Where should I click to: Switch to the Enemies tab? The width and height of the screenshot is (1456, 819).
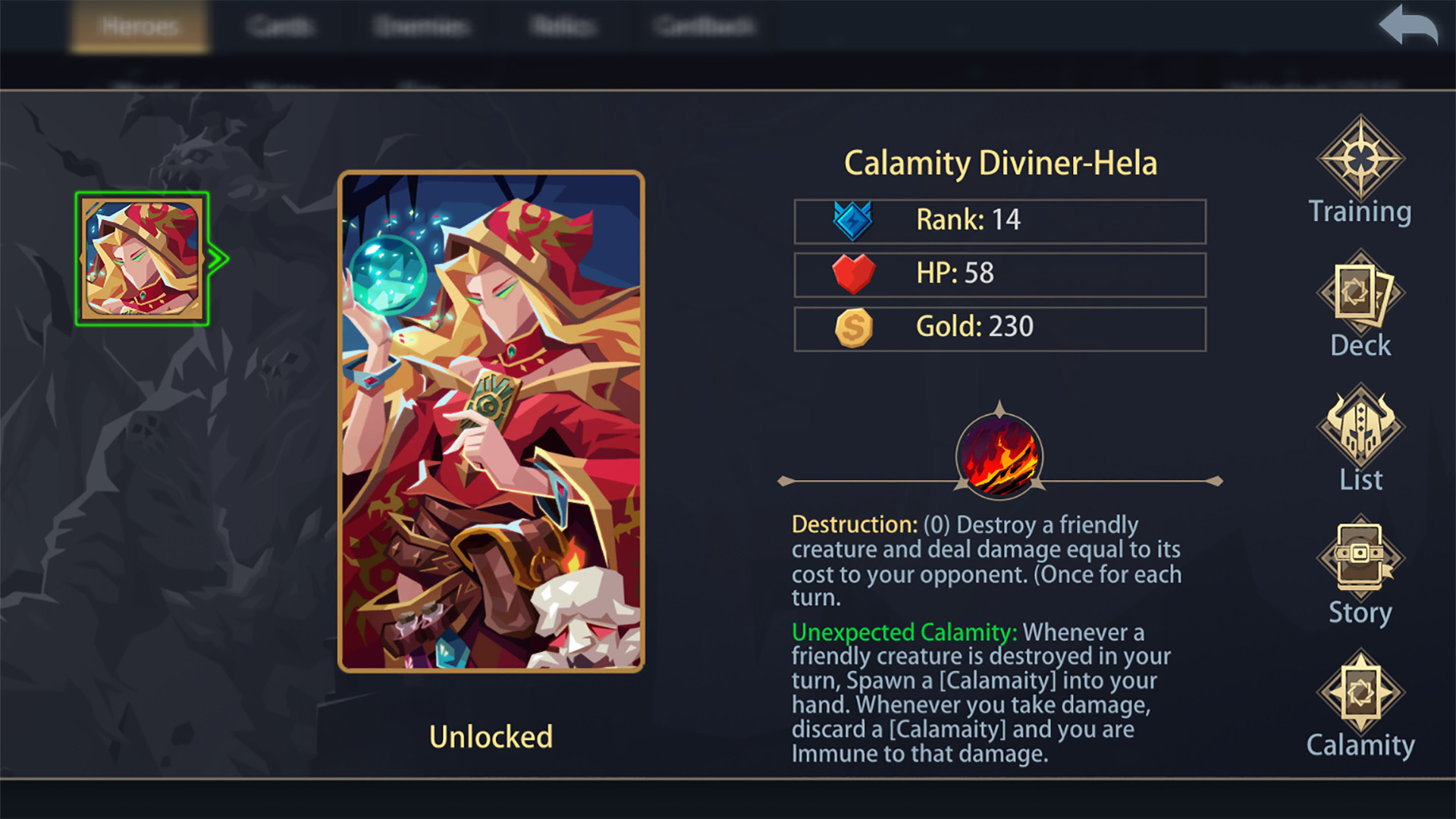click(422, 25)
